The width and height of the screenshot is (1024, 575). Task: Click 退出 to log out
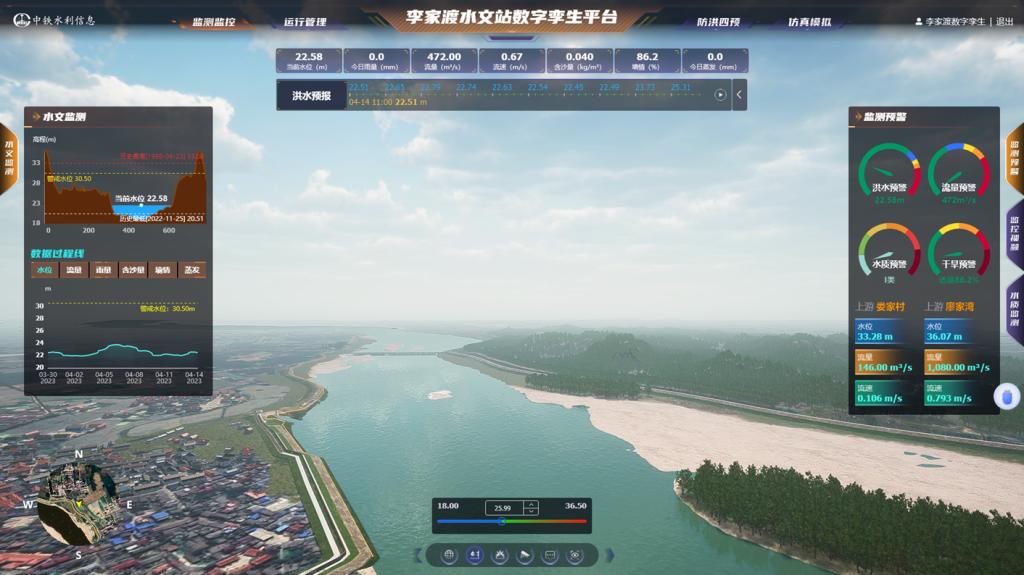click(x=1005, y=21)
